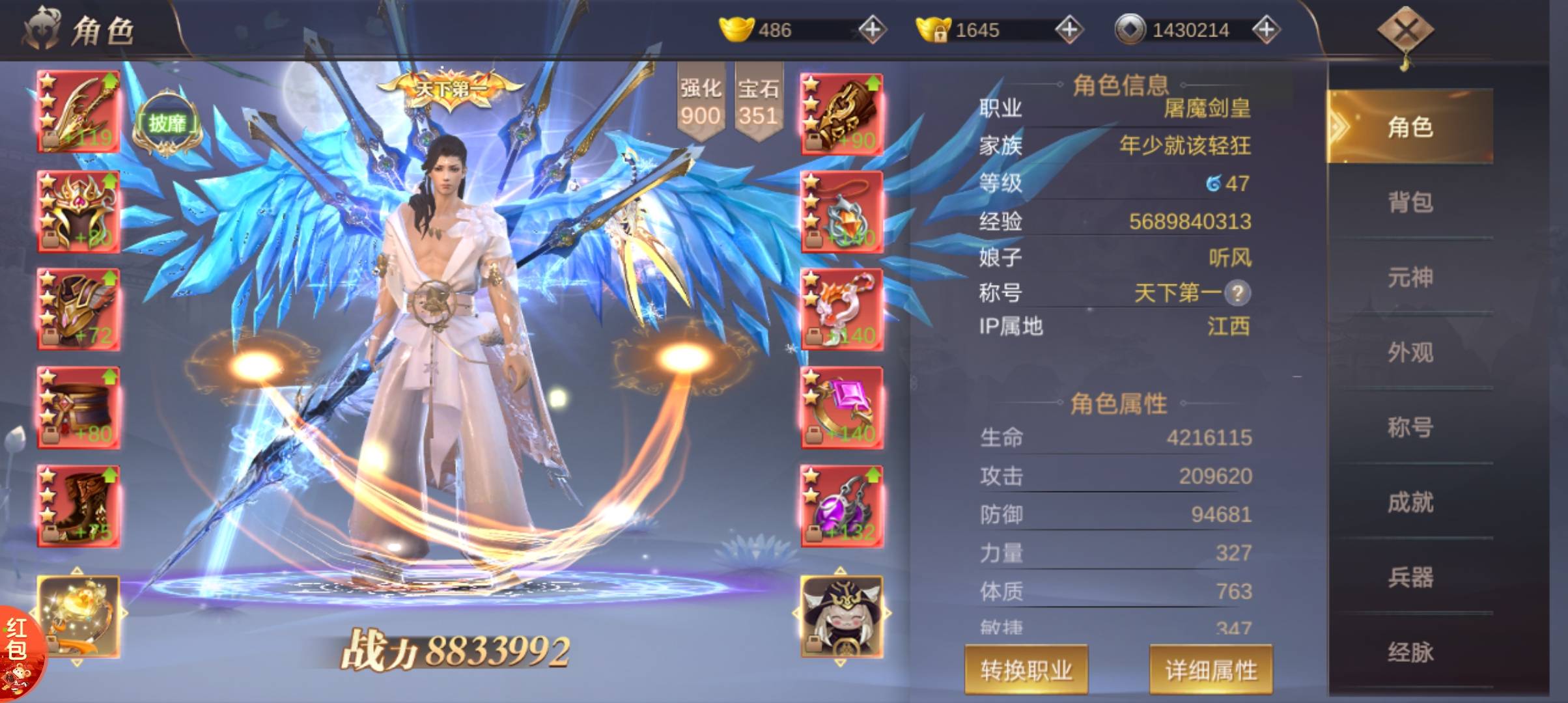Toggle the 披靡 badge
The height and width of the screenshot is (703, 1568).
[167, 124]
